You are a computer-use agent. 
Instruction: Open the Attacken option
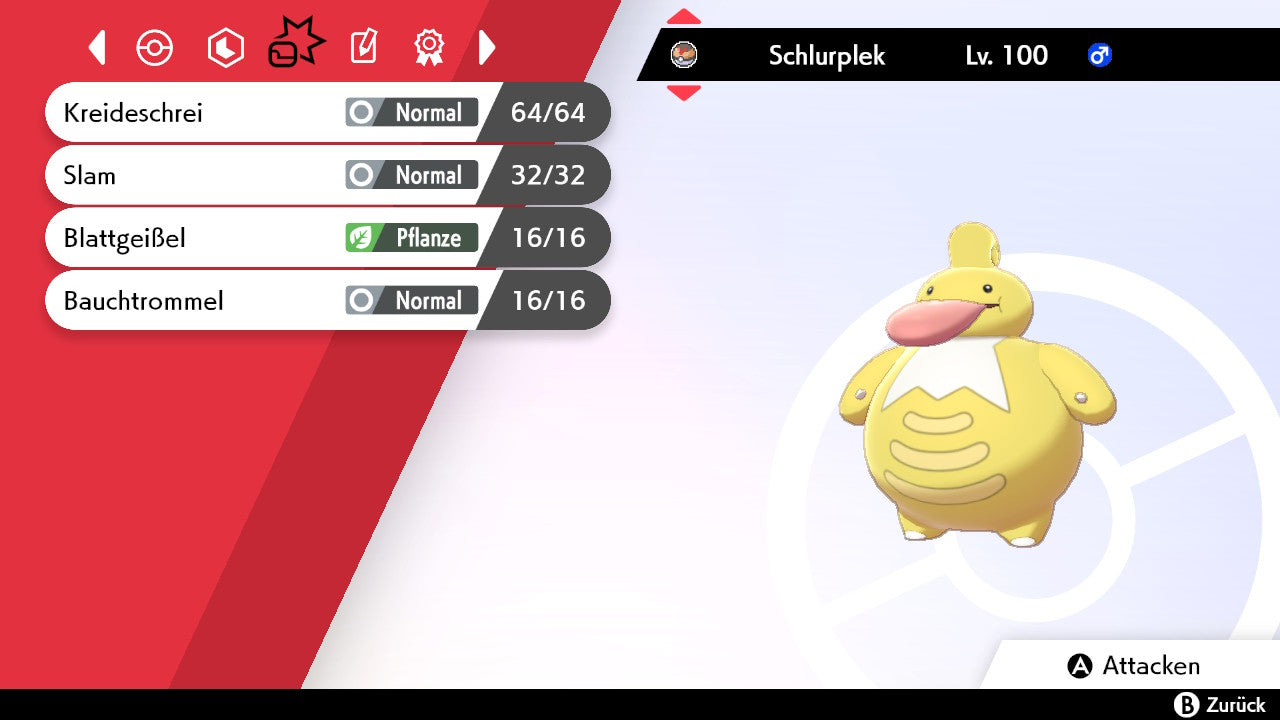click(1134, 666)
